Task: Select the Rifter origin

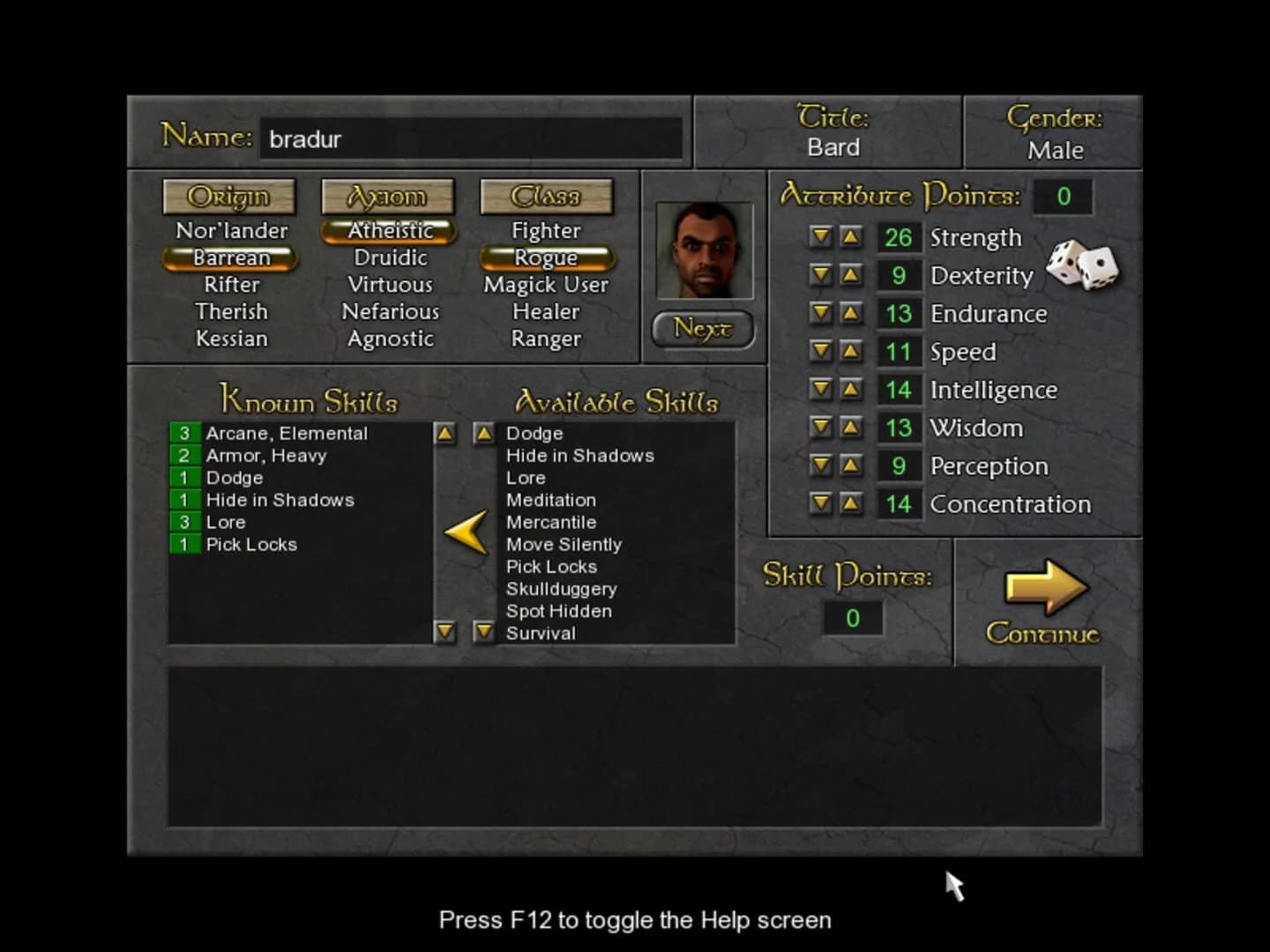Action: coord(231,284)
